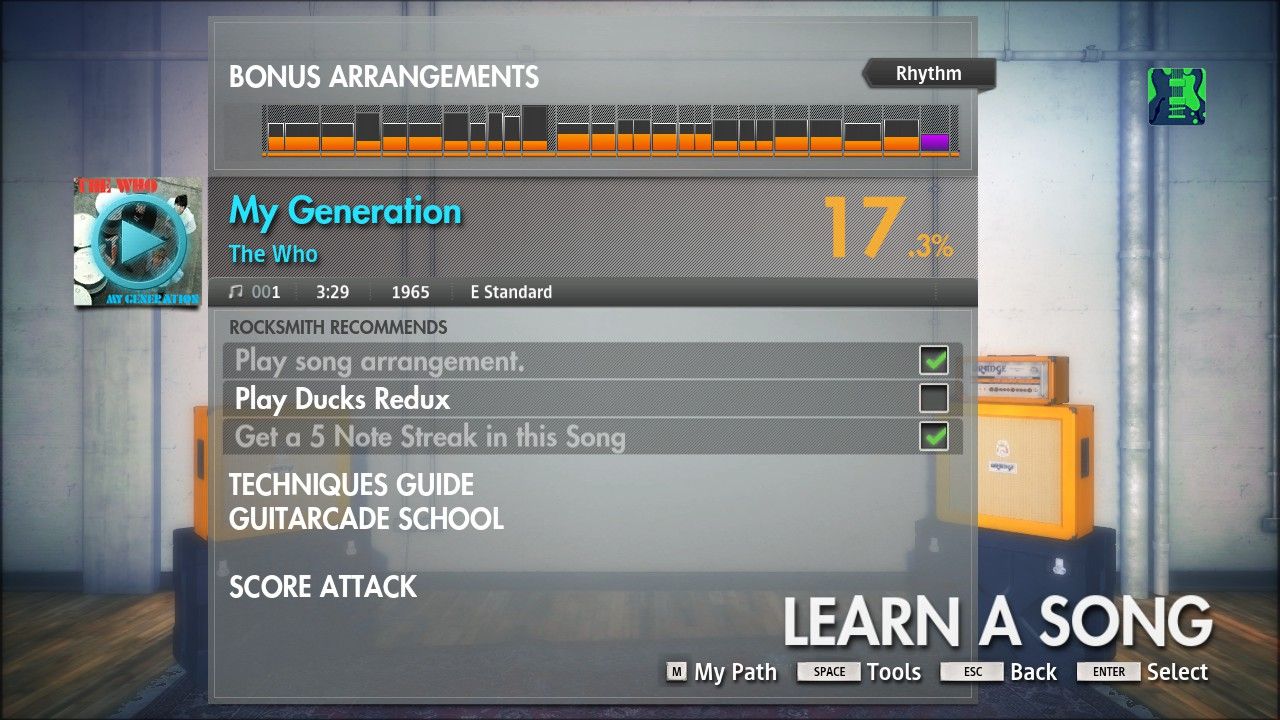The width and height of the screenshot is (1280, 720).
Task: Start Score Attack mode
Action: click(322, 587)
